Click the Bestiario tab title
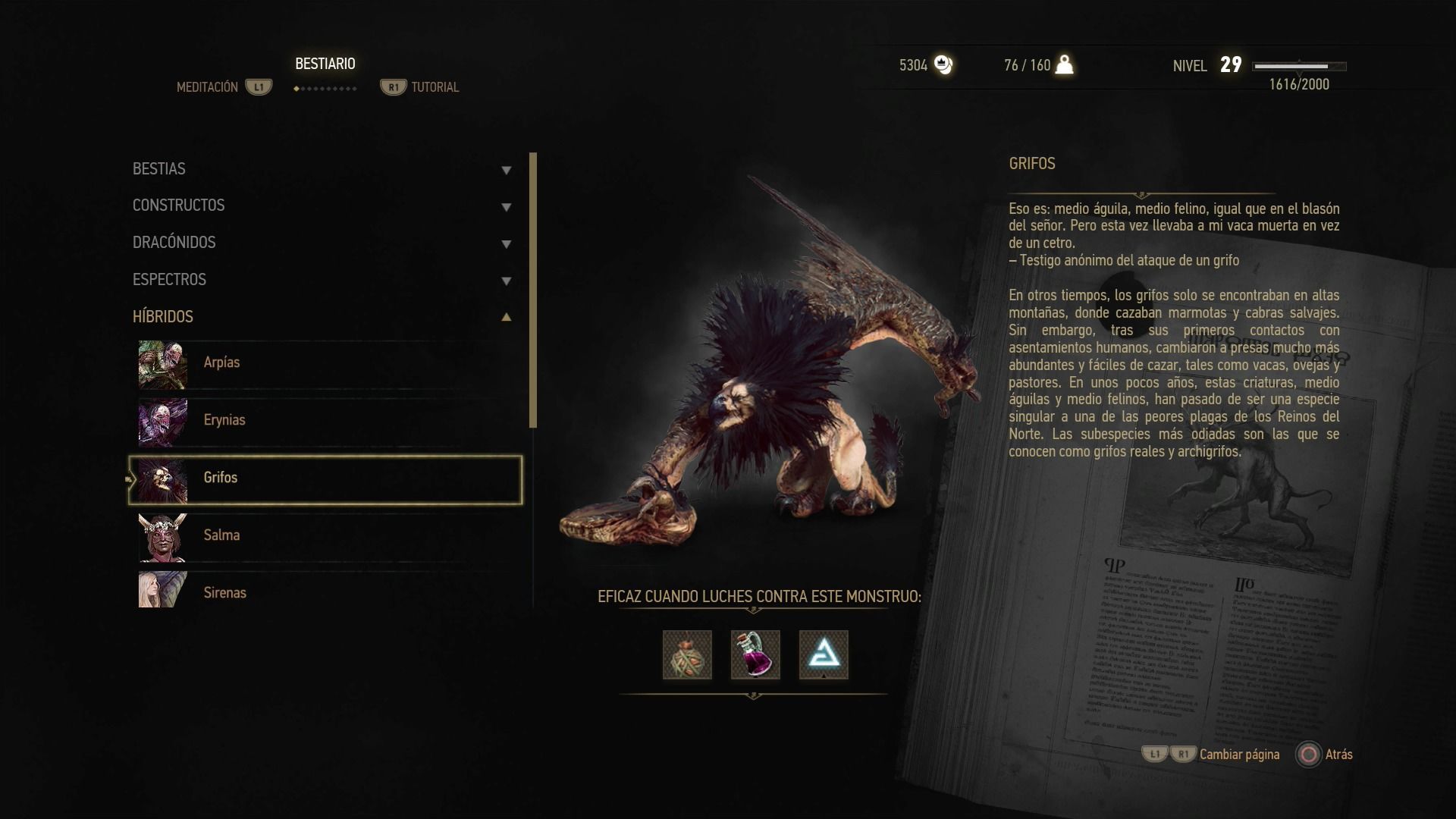The image size is (1456, 819). click(x=325, y=64)
